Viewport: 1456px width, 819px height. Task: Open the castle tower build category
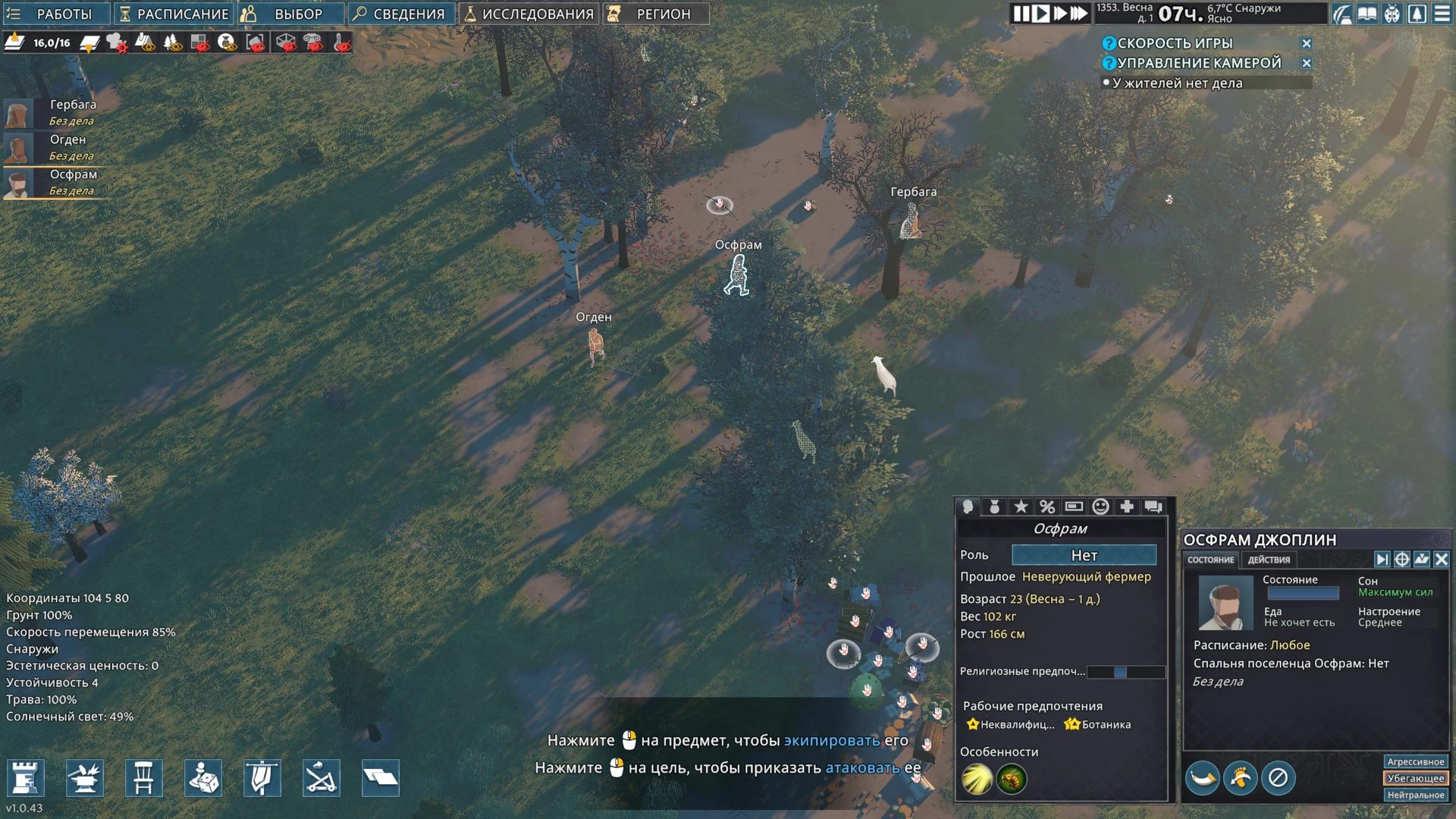tap(25, 777)
